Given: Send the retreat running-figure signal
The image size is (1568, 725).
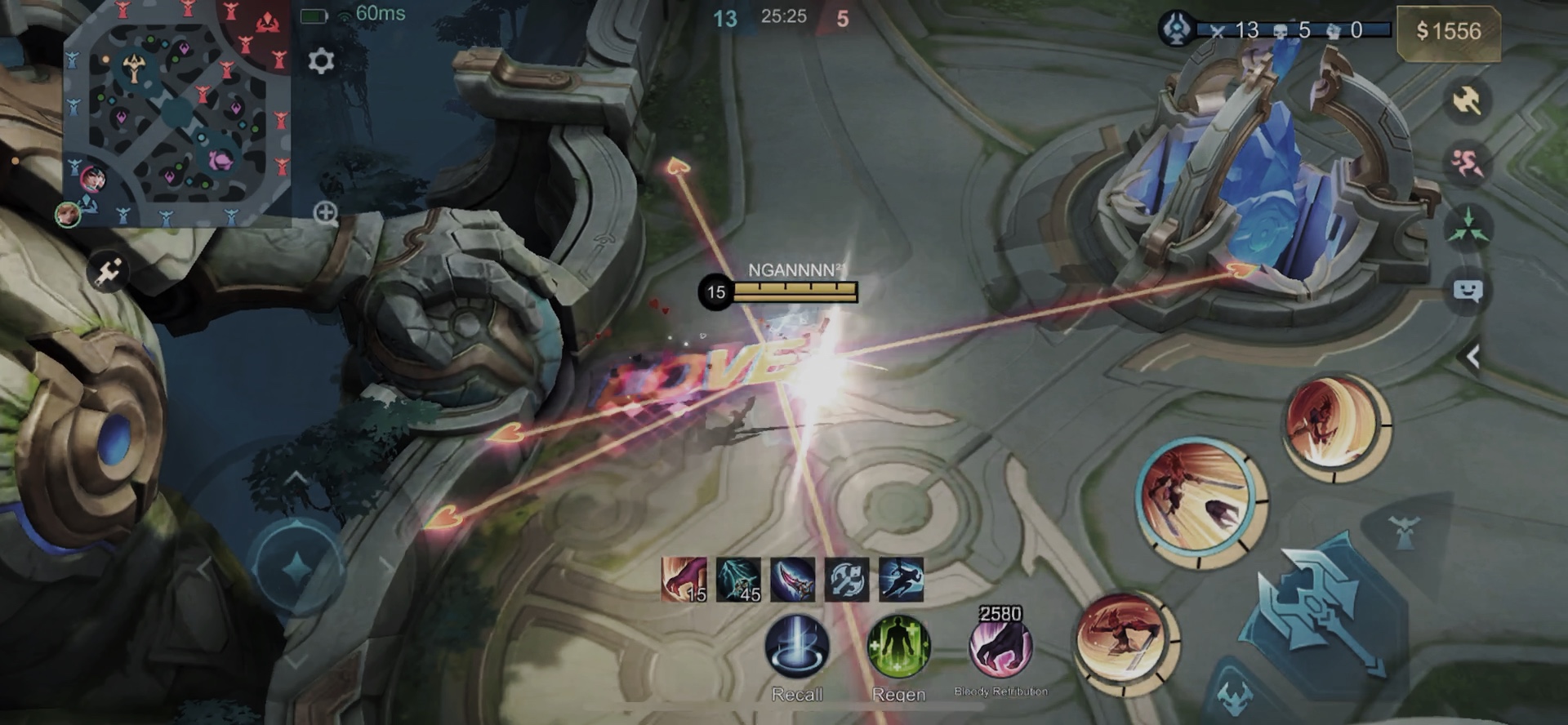Looking at the screenshot, I should pyautogui.click(x=1468, y=163).
